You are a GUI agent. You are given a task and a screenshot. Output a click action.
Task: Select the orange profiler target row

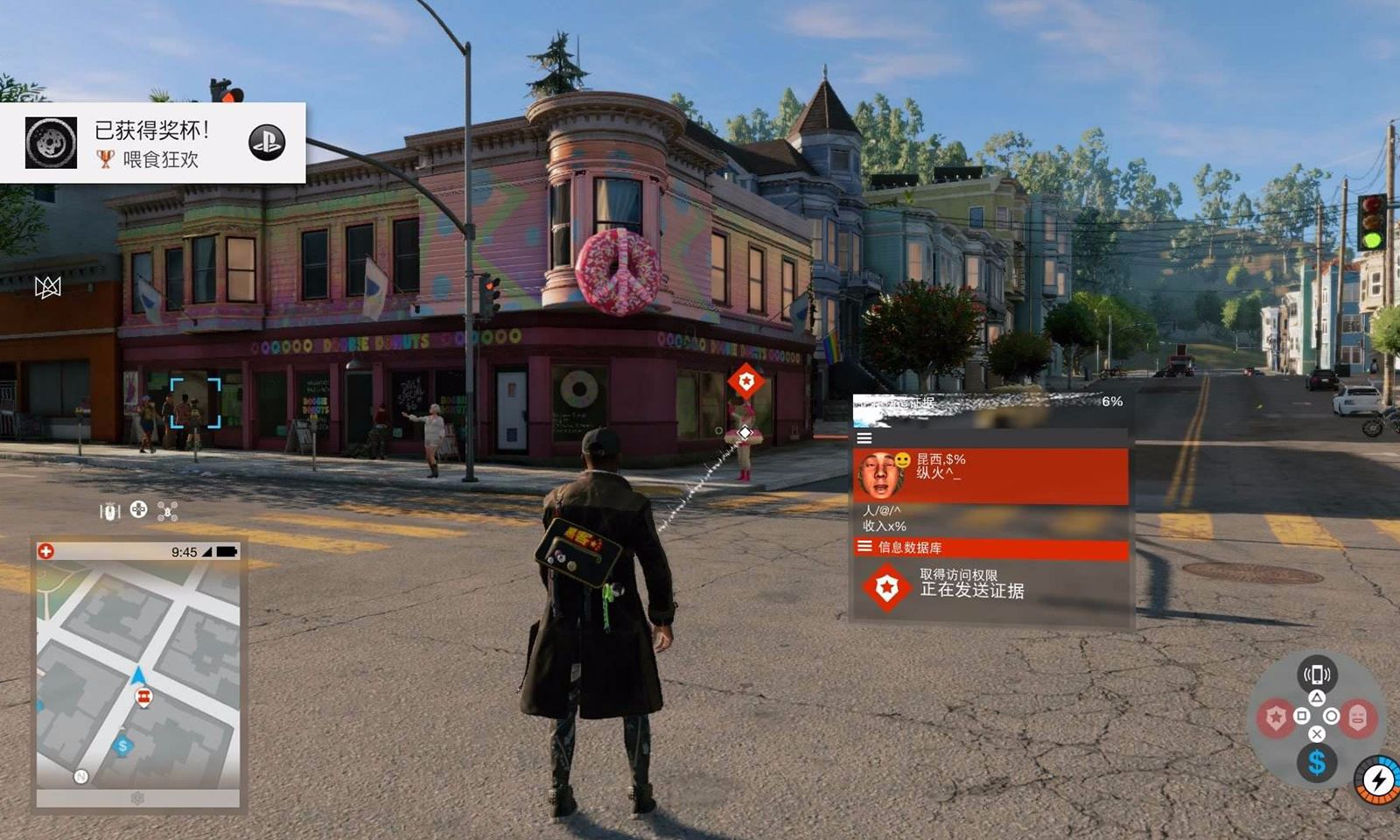click(990, 475)
